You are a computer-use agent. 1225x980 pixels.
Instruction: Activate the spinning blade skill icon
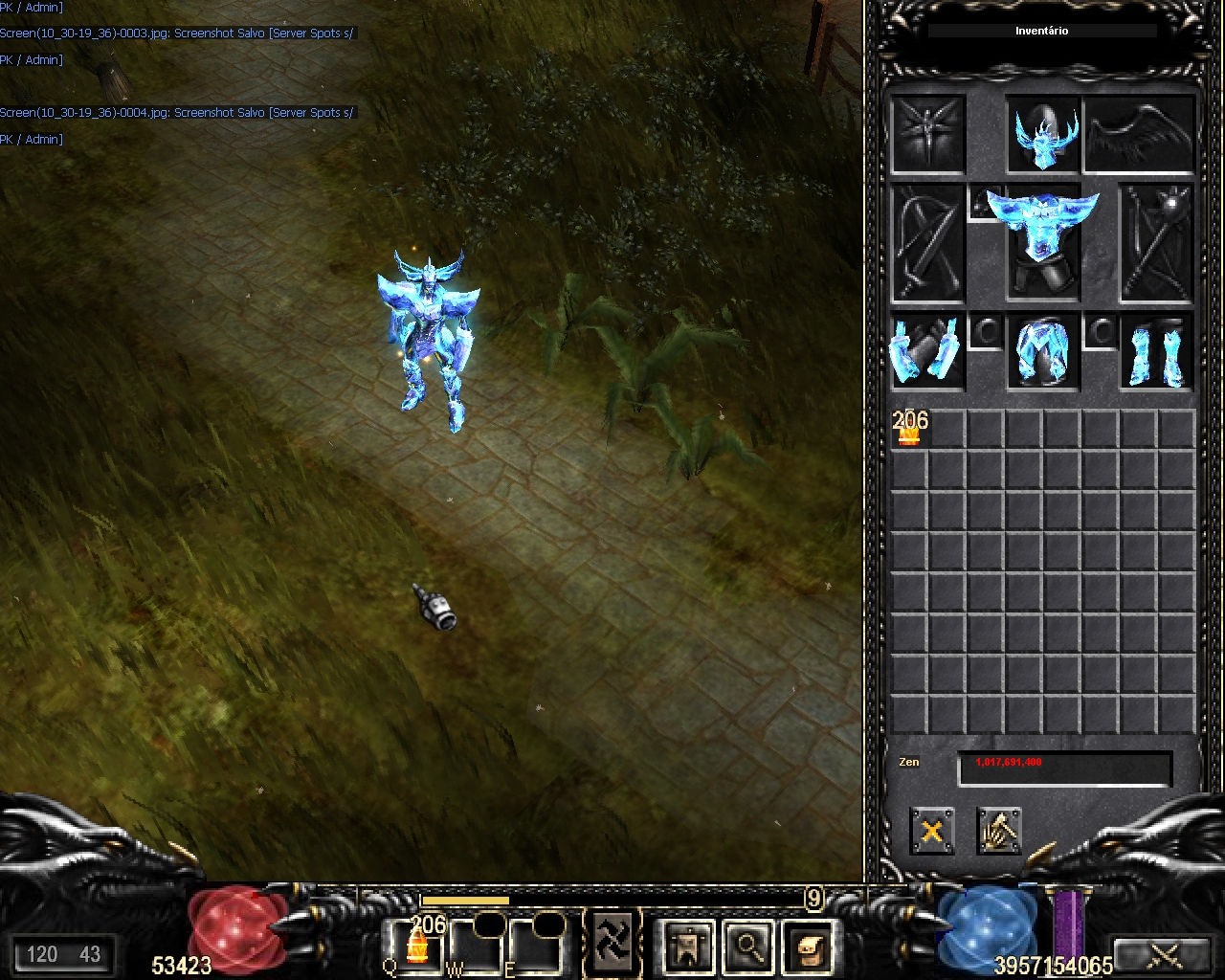(612, 941)
